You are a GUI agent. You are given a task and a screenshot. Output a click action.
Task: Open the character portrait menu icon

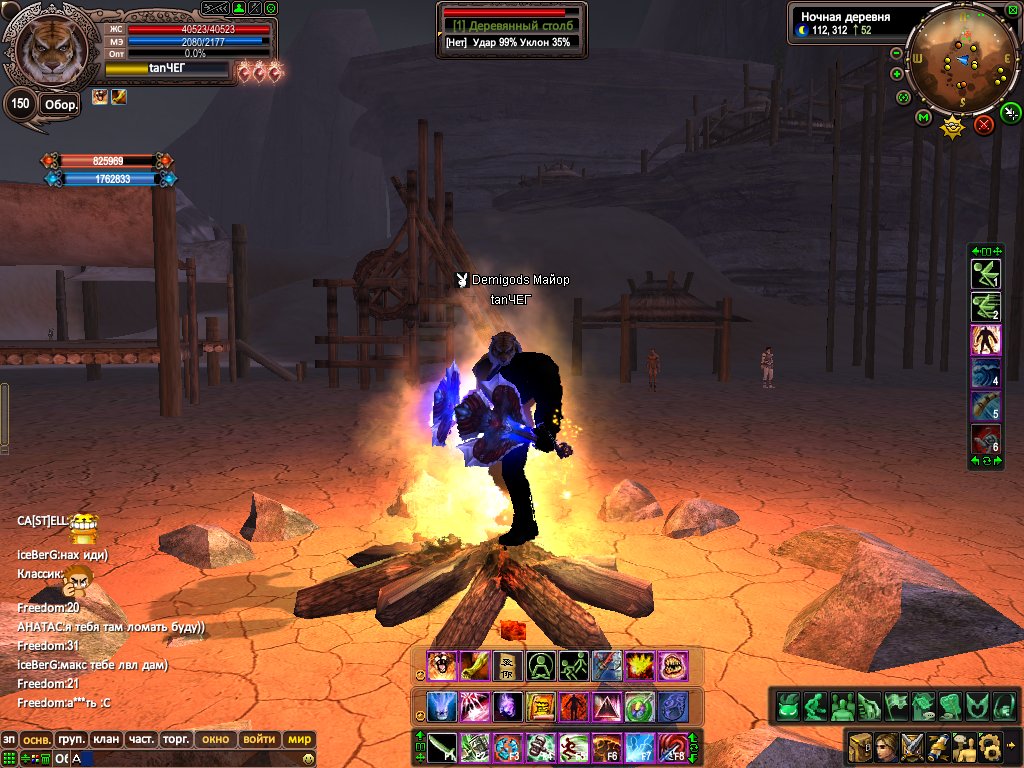point(886,745)
